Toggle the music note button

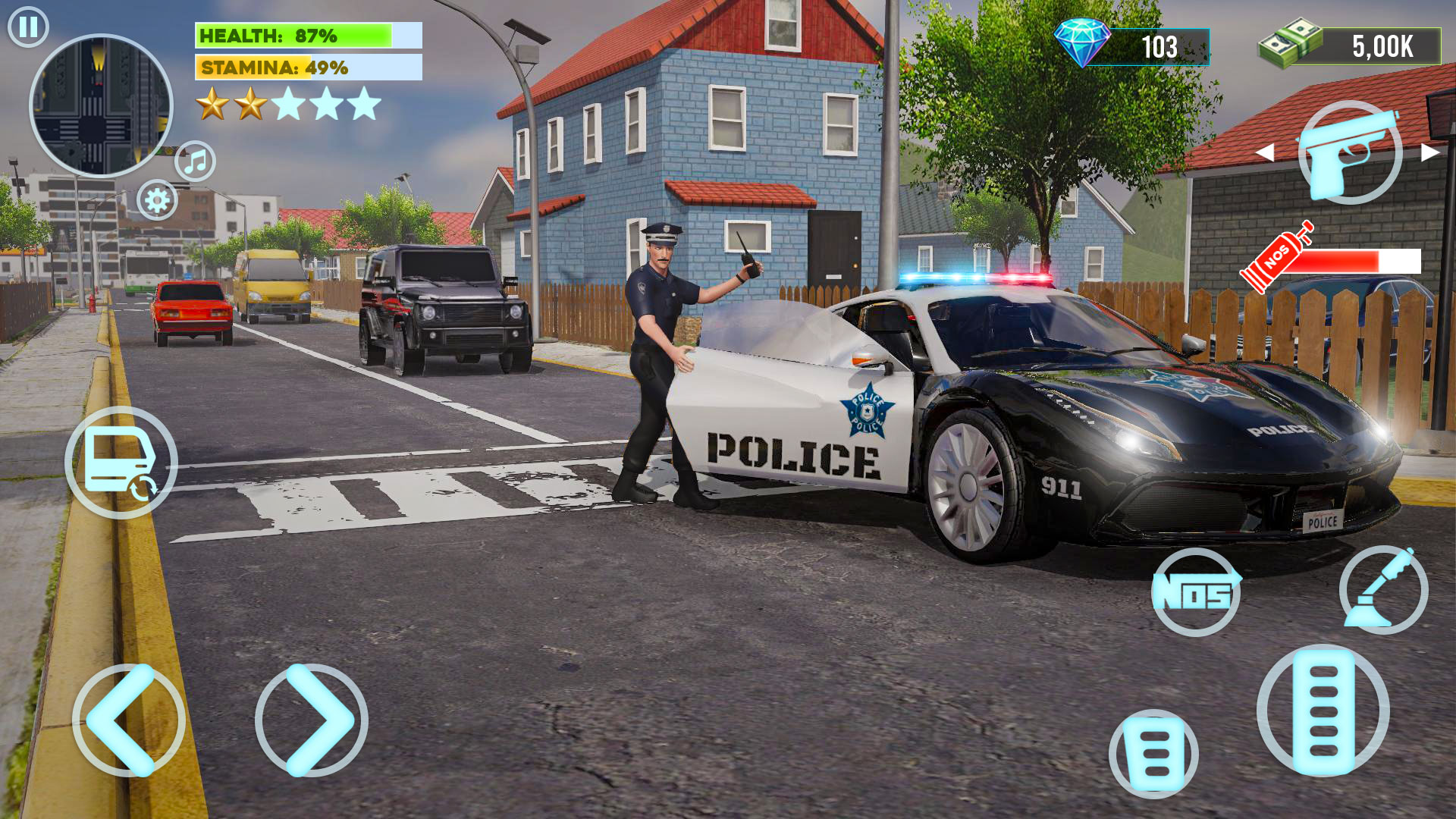196,161
